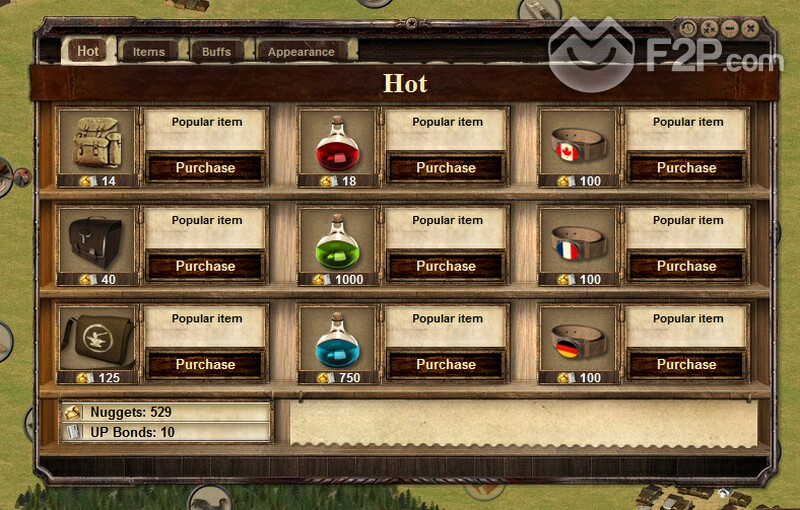Purchase the eagle emblem bag for 125
Image resolution: width=800 pixels, height=510 pixels.
(x=205, y=364)
